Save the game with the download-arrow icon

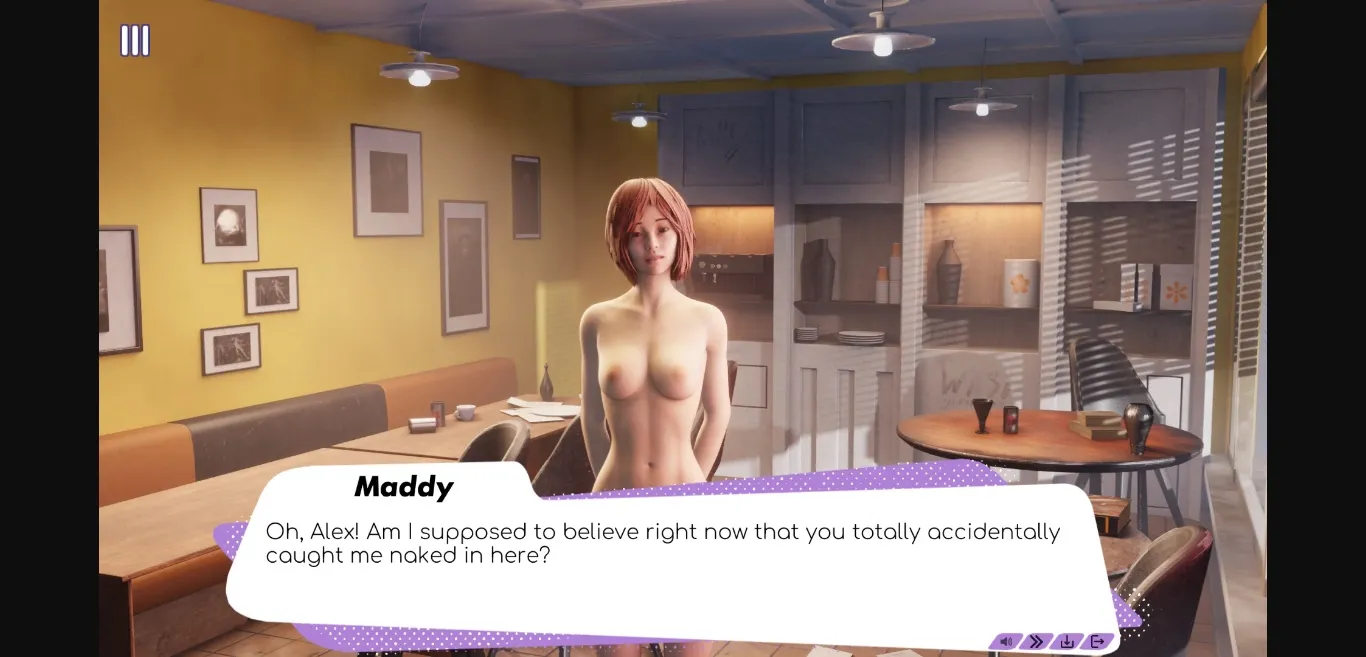1067,642
